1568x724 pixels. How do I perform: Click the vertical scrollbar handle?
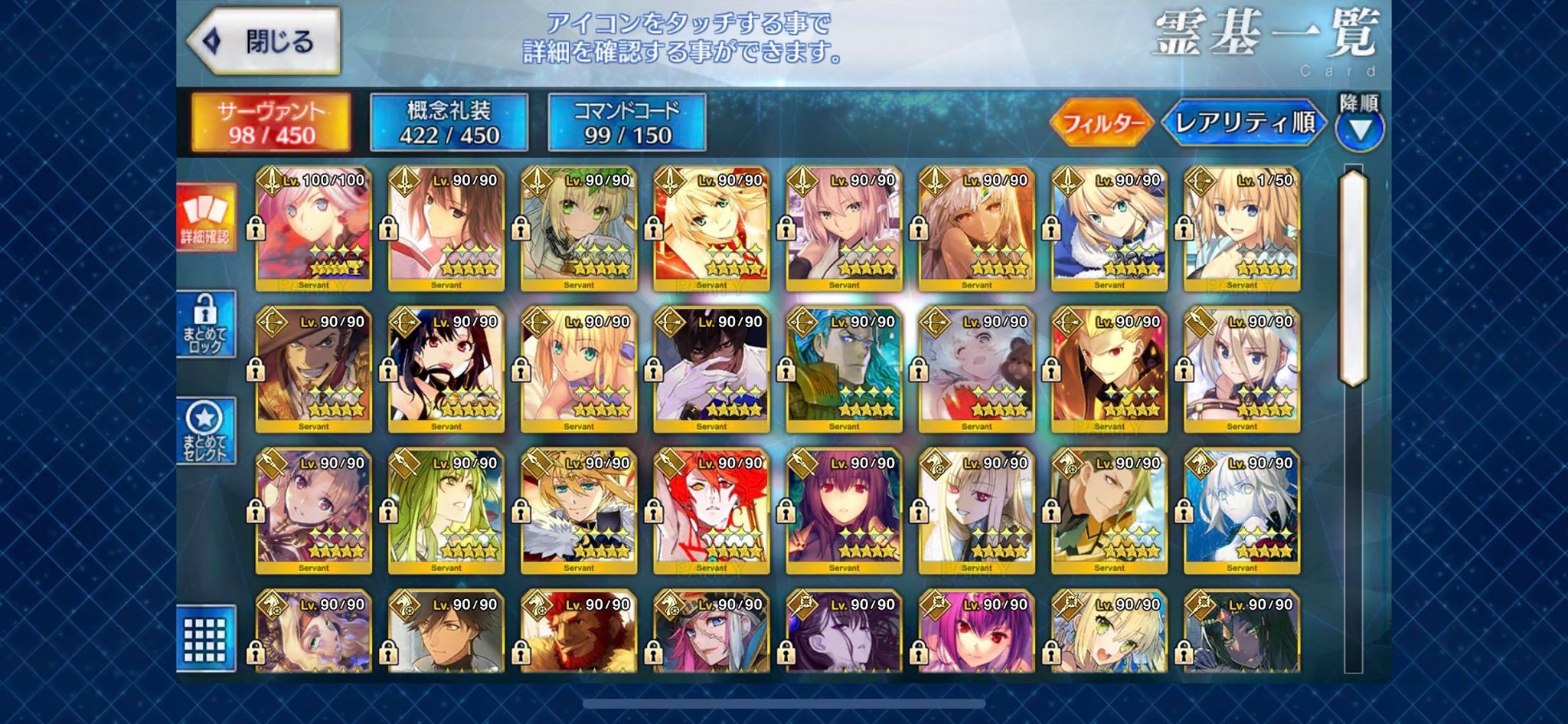coord(1353,277)
